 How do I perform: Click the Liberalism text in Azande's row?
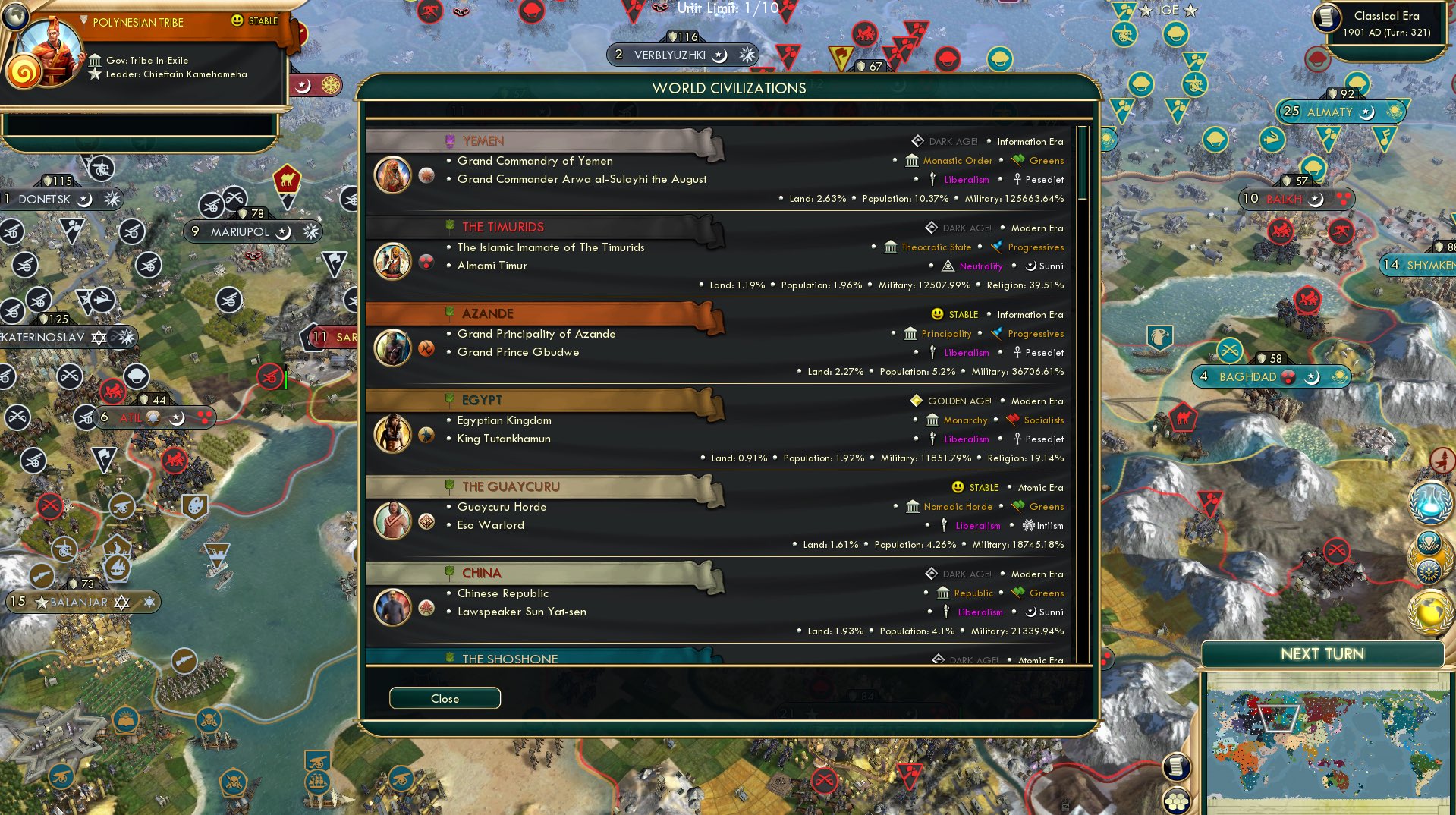click(965, 352)
